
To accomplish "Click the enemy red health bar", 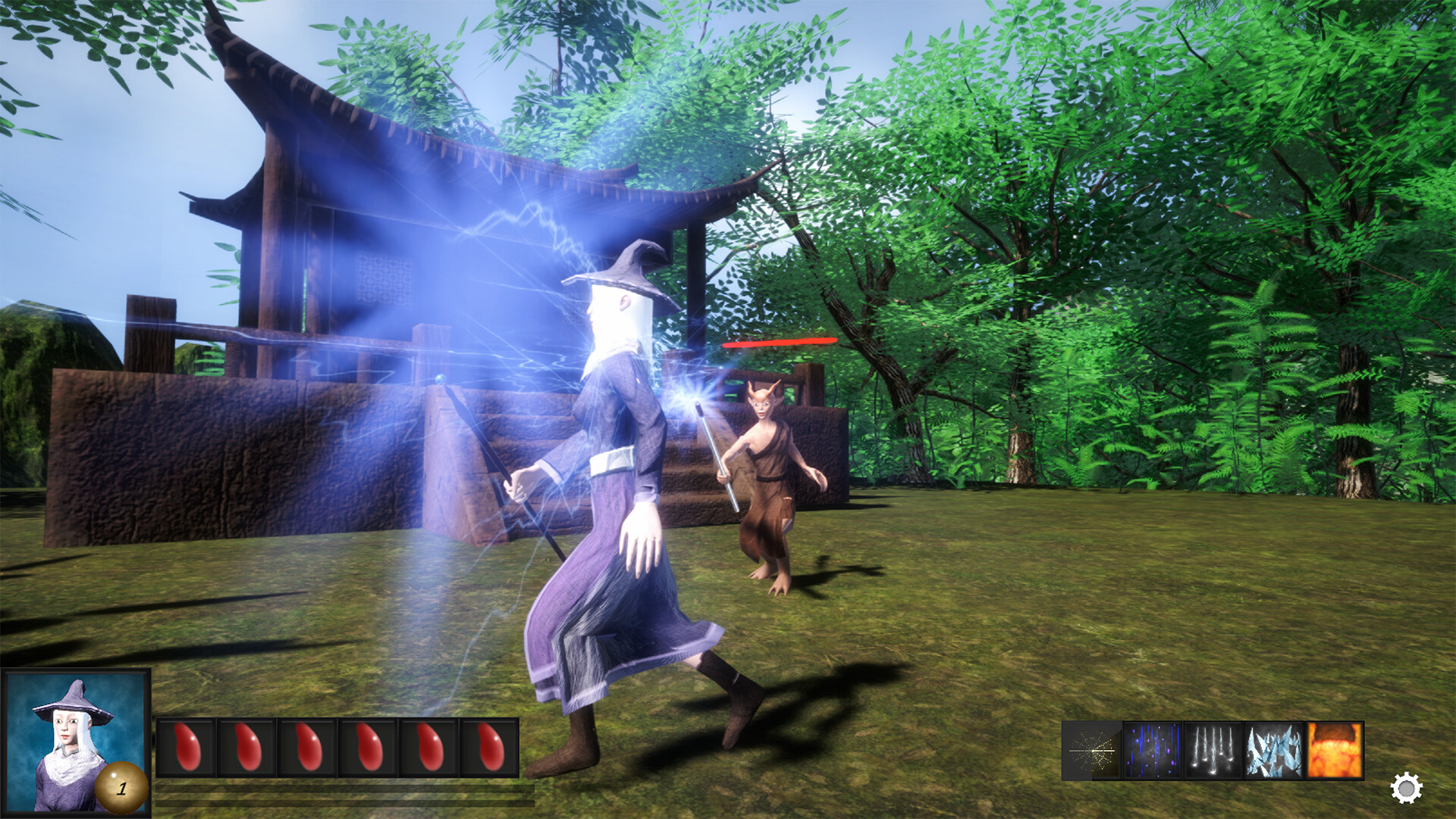I will (x=781, y=341).
